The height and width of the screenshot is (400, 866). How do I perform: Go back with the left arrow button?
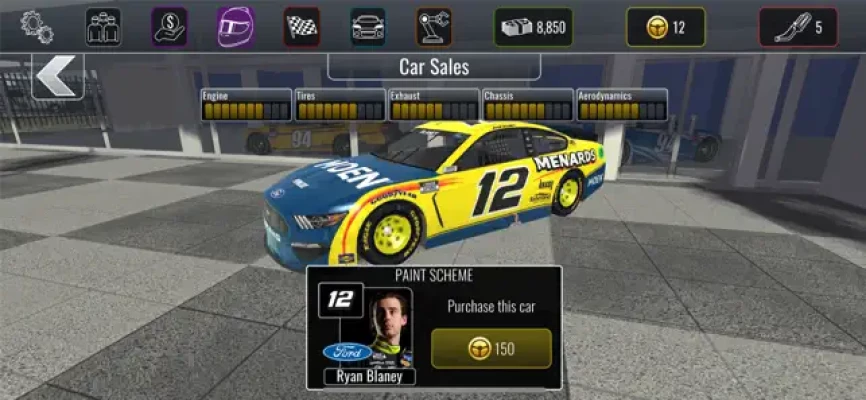click(x=58, y=75)
